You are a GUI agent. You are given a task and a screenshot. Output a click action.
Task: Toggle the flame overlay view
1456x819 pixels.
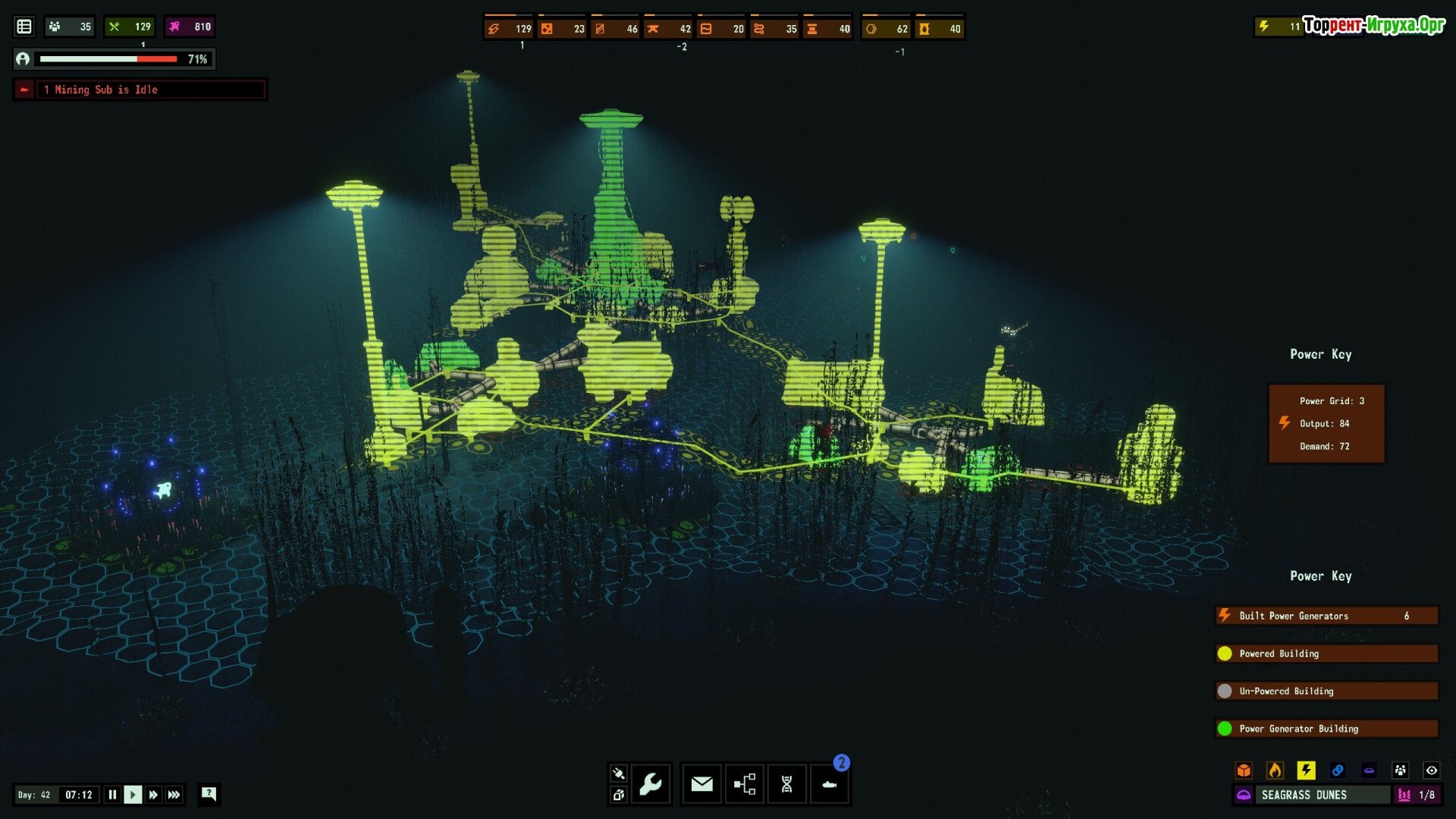tap(1275, 770)
